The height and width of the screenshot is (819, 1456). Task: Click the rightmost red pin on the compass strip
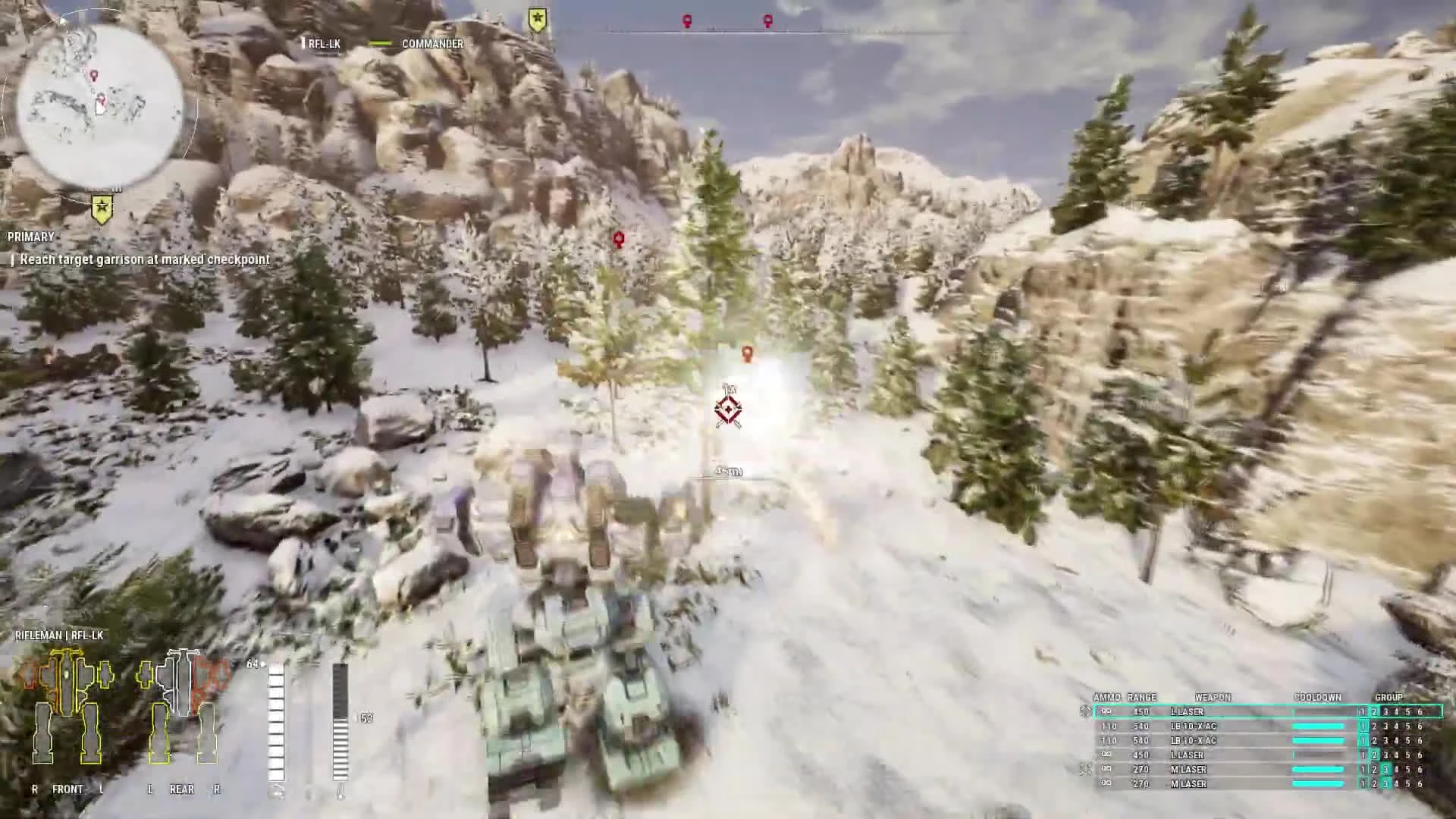(767, 20)
